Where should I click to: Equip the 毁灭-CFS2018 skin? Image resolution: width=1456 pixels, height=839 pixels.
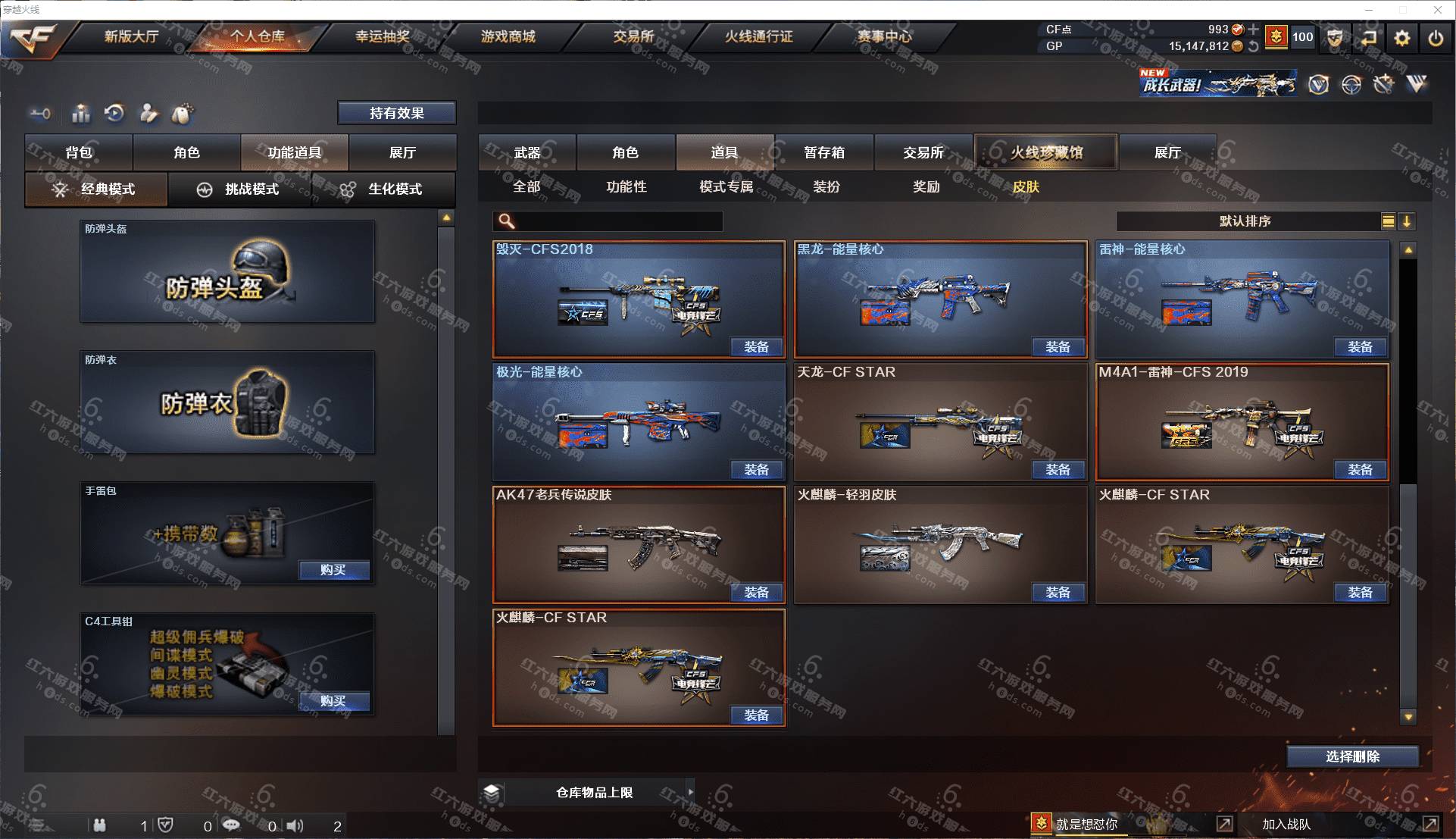pos(756,347)
